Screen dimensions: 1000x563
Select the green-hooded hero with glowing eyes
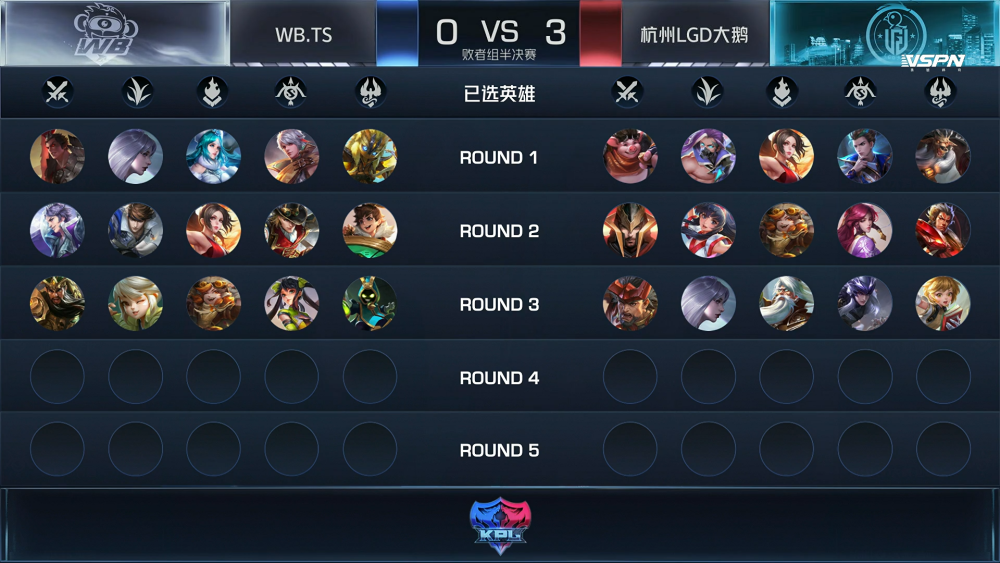coord(369,304)
